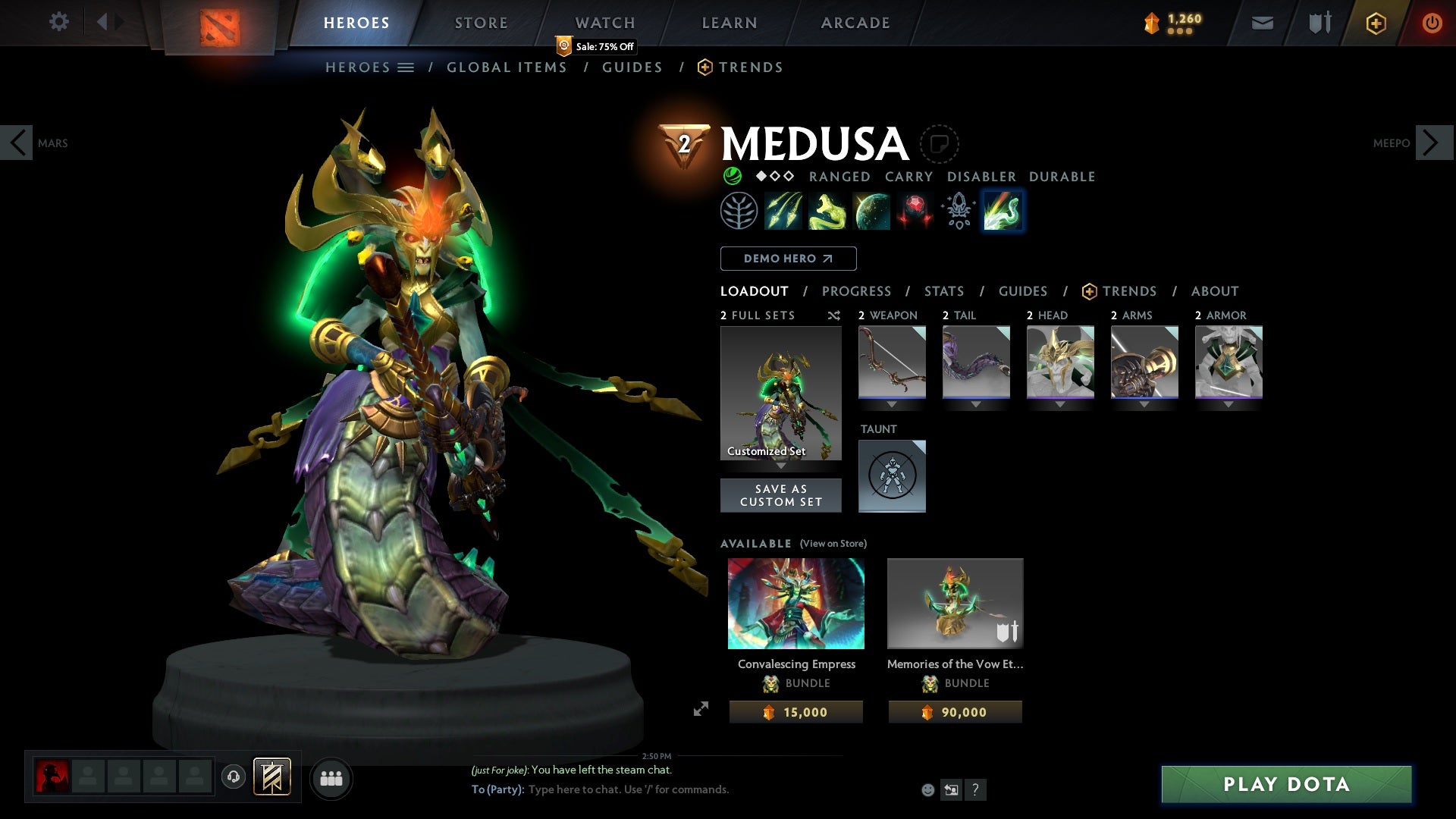
Task: Select the Split Shot ability icon
Action: click(x=784, y=211)
